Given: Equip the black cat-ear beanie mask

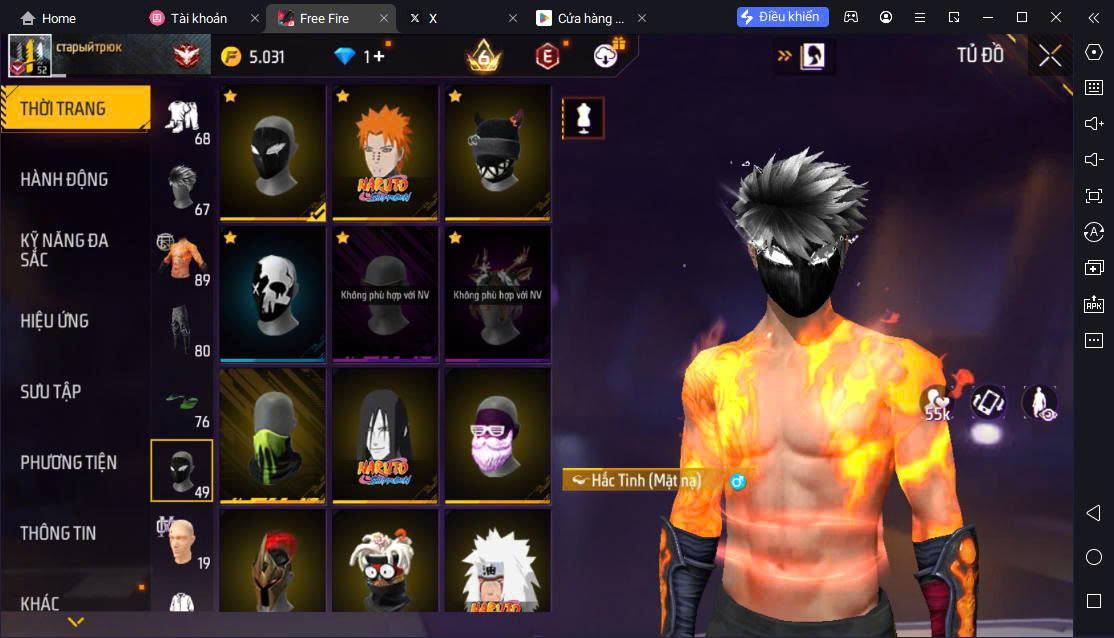Looking at the screenshot, I should tap(498, 151).
